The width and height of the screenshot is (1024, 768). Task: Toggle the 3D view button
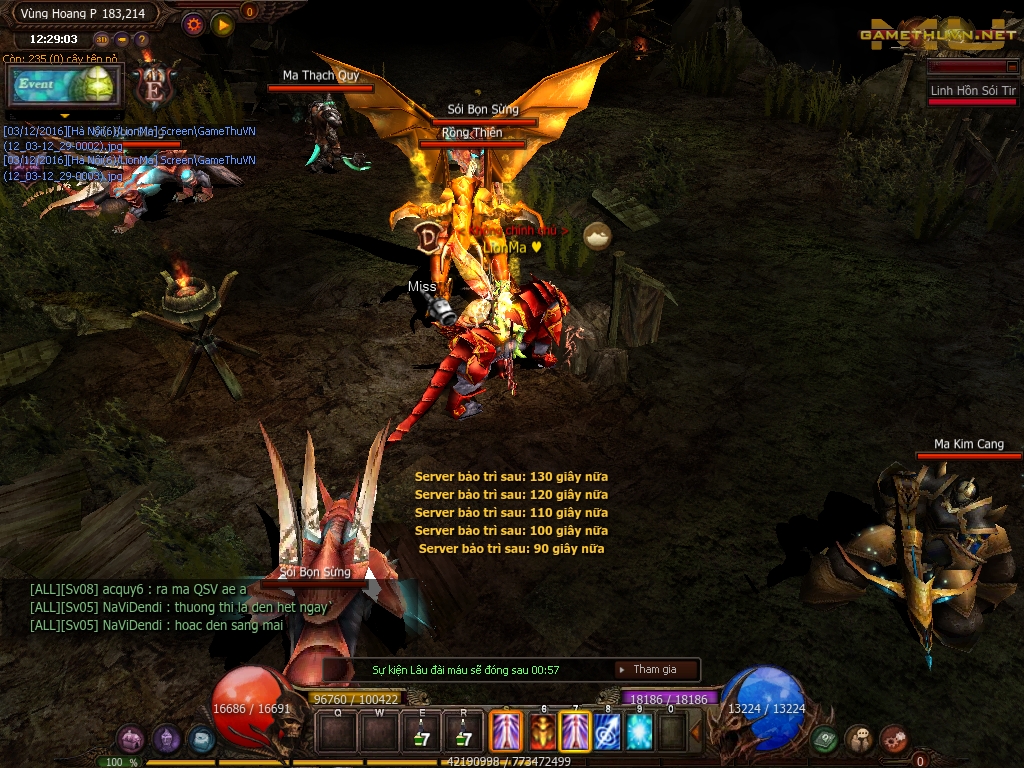point(102,40)
